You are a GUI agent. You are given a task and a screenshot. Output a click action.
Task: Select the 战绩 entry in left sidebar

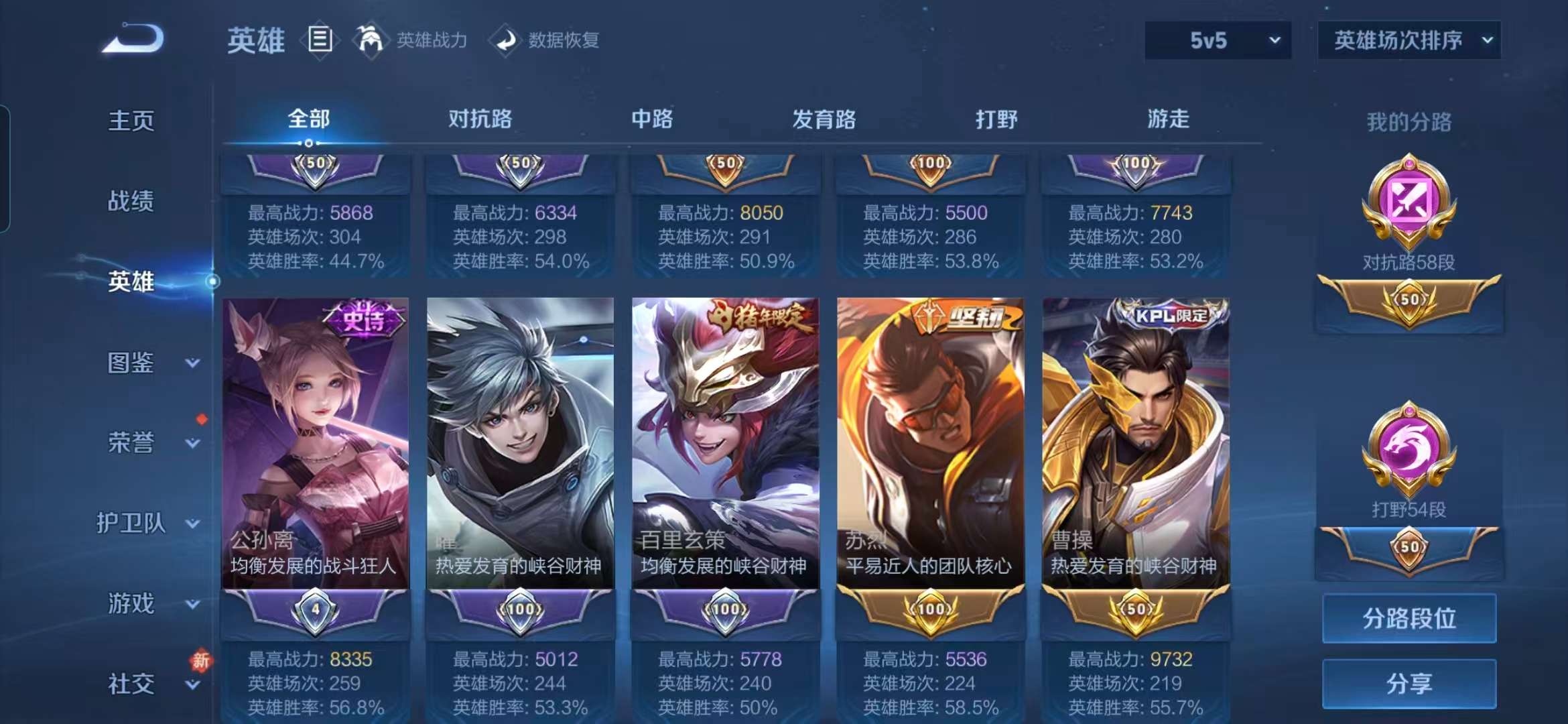click(130, 202)
